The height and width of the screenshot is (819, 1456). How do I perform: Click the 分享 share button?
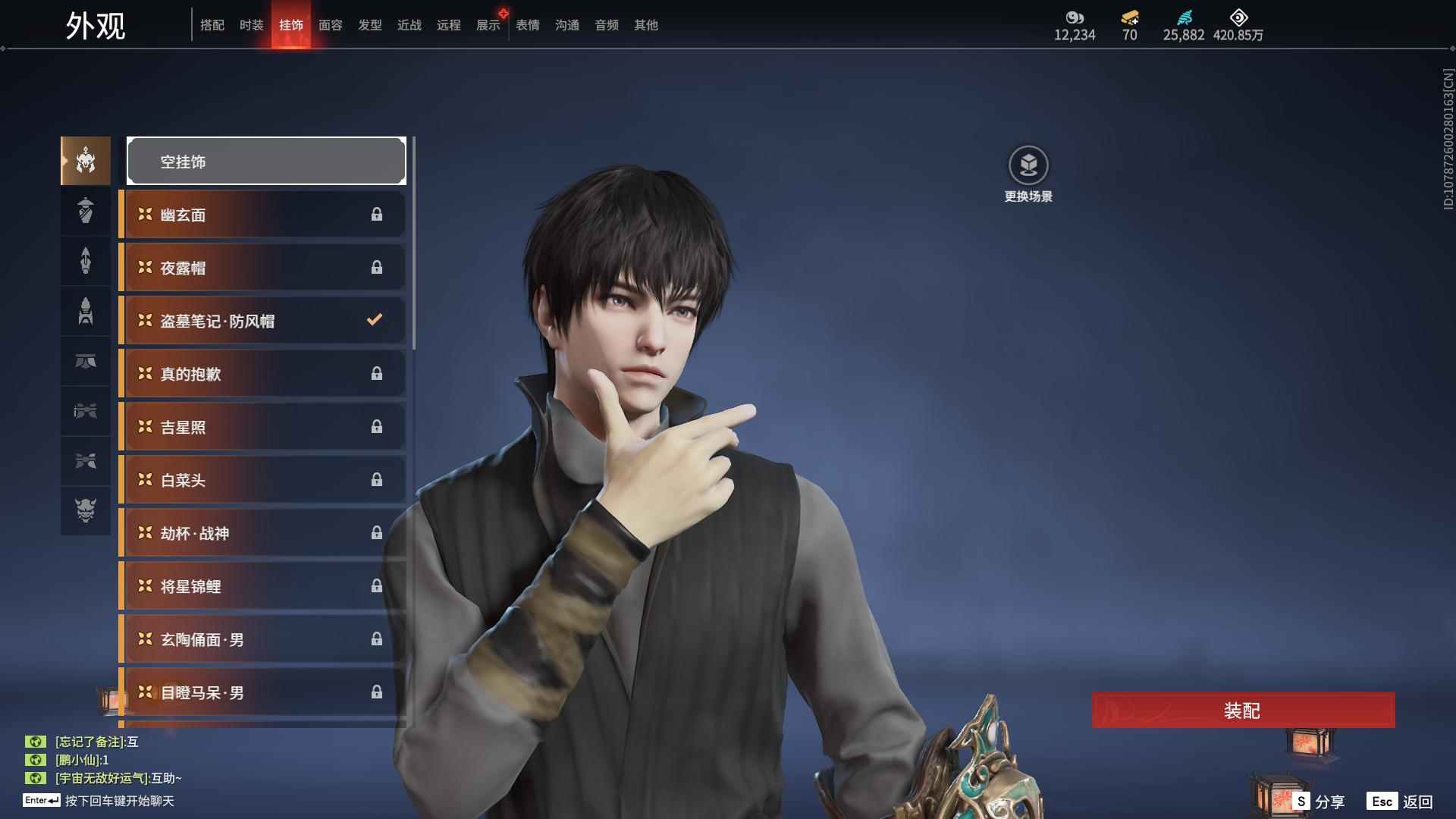(1319, 802)
